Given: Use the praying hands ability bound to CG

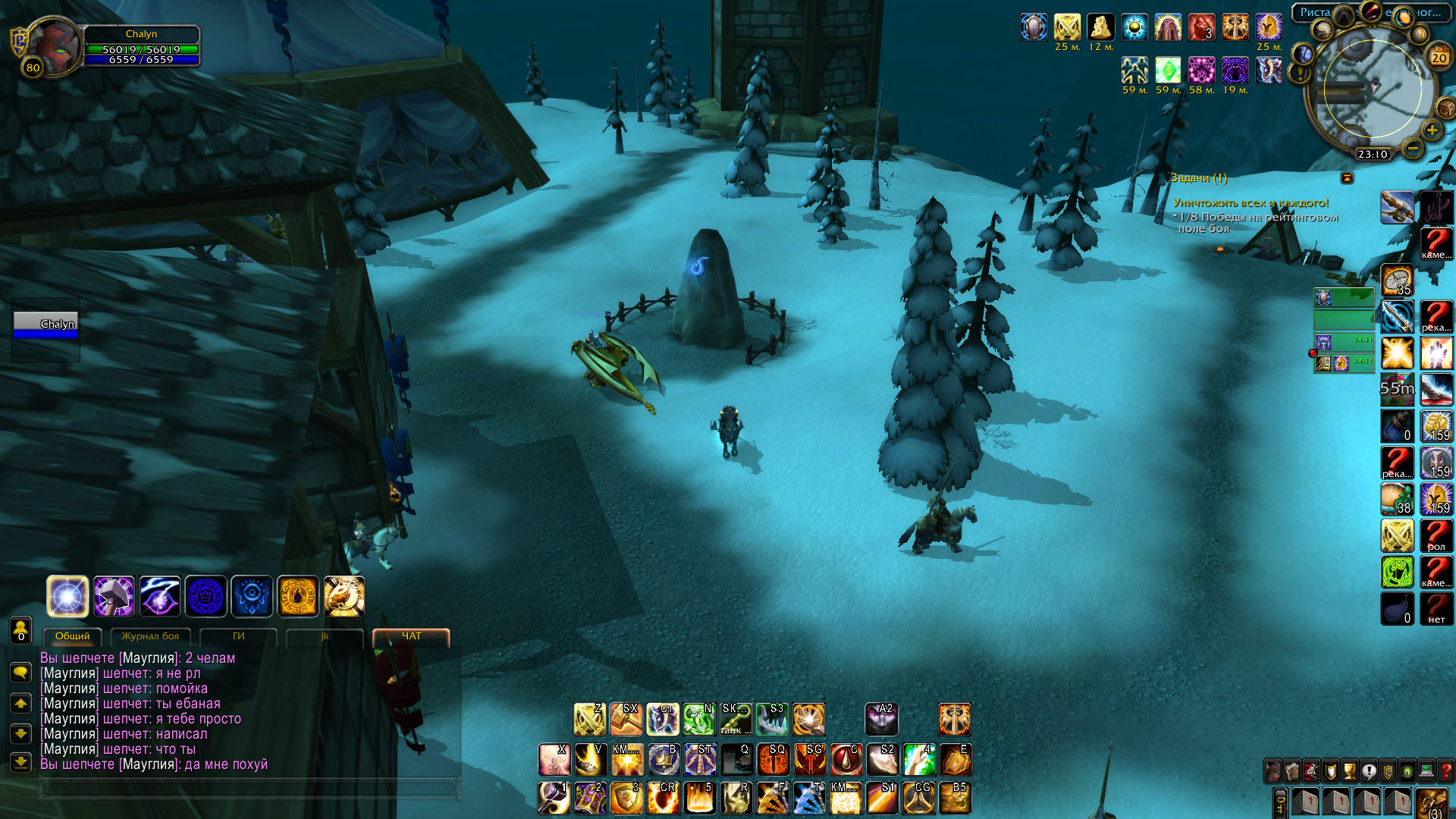Looking at the screenshot, I should 918,798.
